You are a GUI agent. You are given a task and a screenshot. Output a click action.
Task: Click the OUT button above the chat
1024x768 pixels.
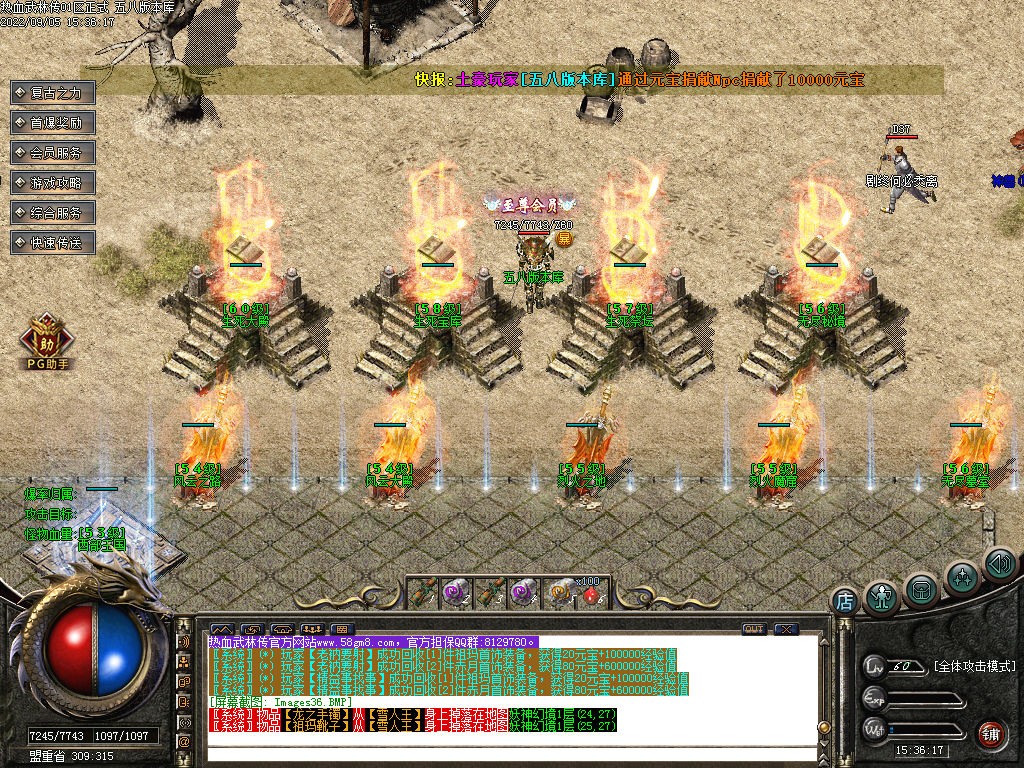pos(753,629)
